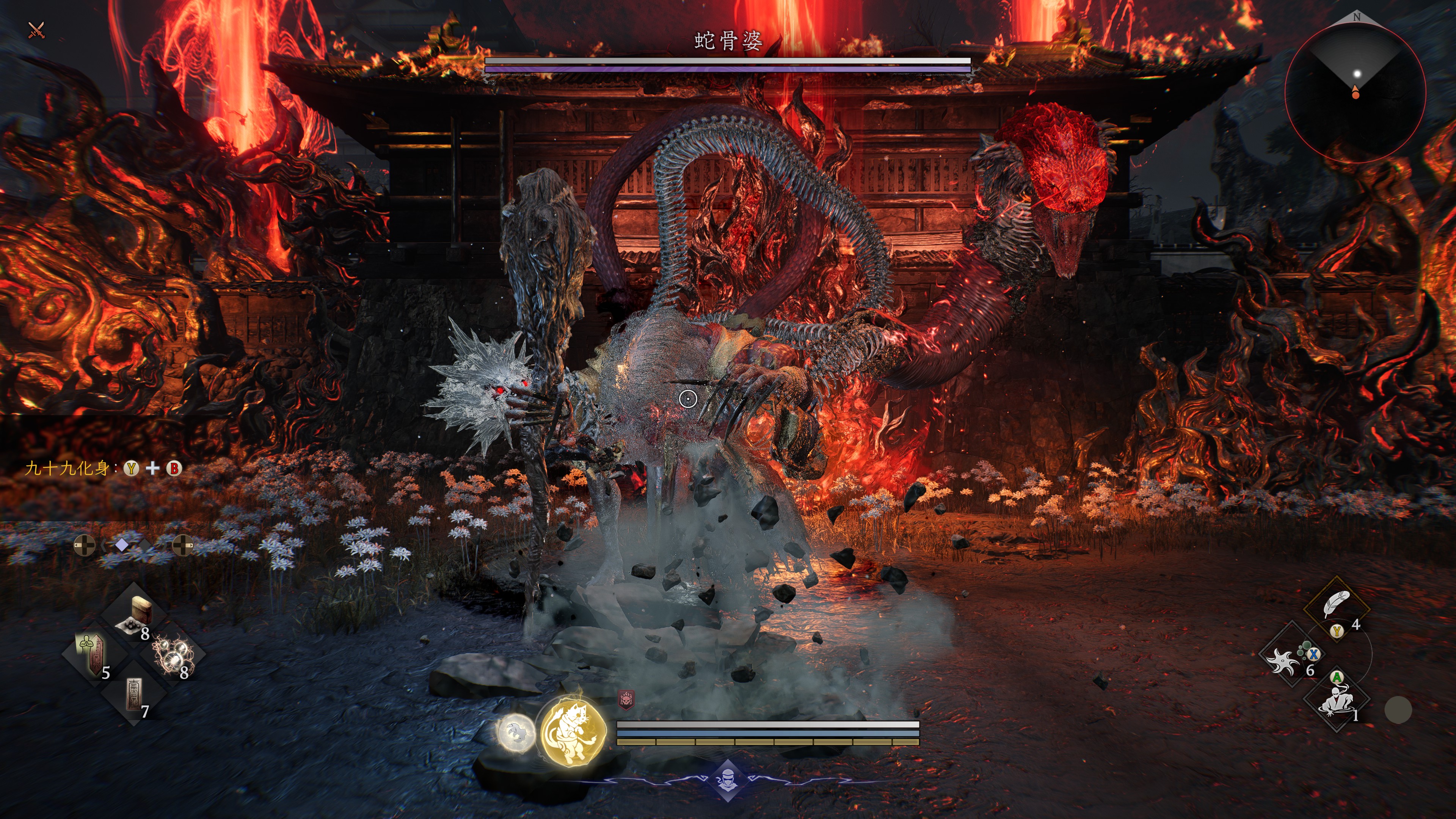Image resolution: width=1456 pixels, height=819 pixels.
Task: Use the praying figure talisman item
Action: 92,653
